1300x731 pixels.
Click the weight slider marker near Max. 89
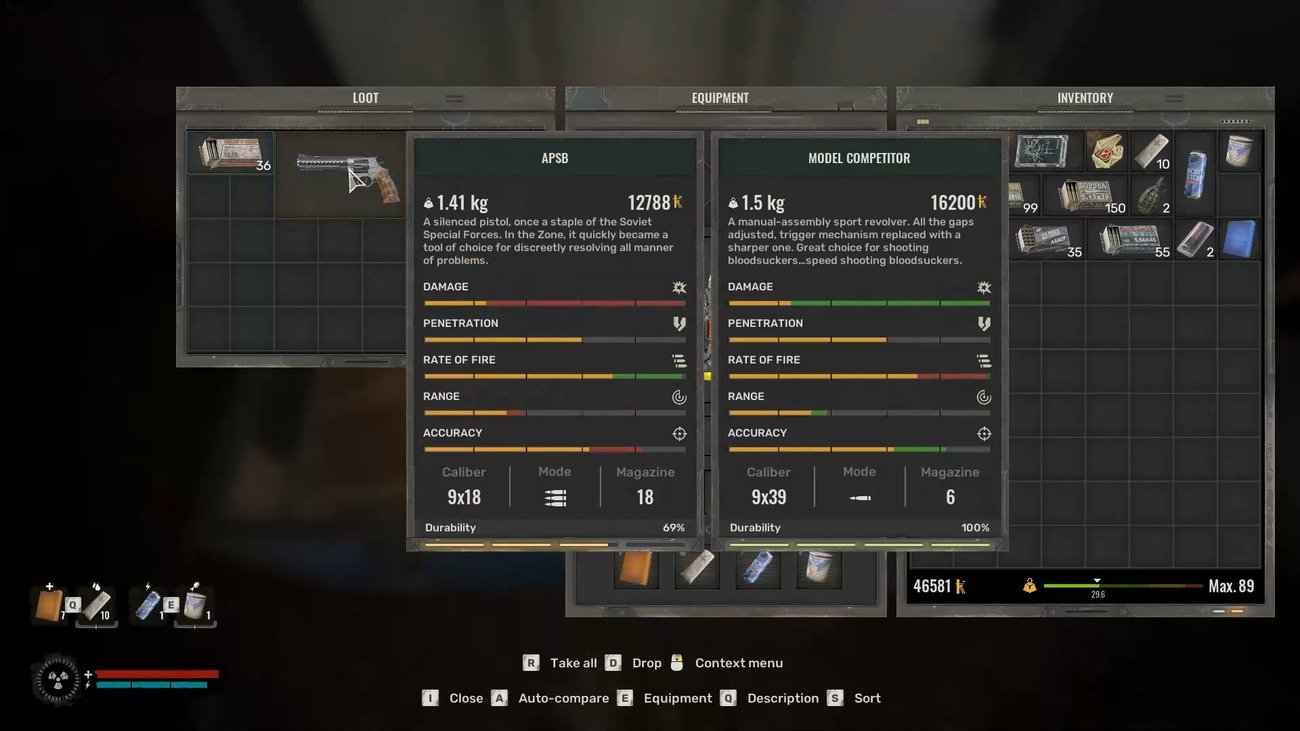pos(1097,578)
